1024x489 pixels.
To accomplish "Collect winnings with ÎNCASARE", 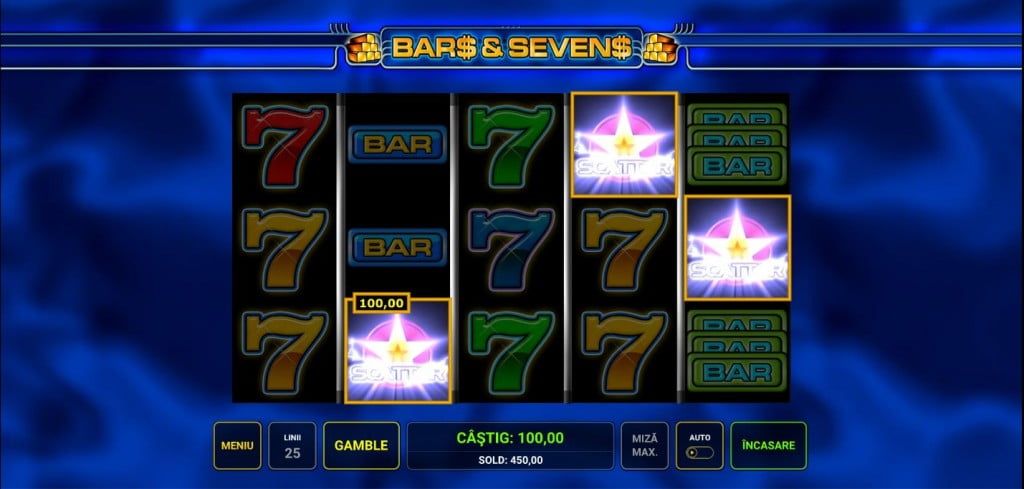I will 768,445.
